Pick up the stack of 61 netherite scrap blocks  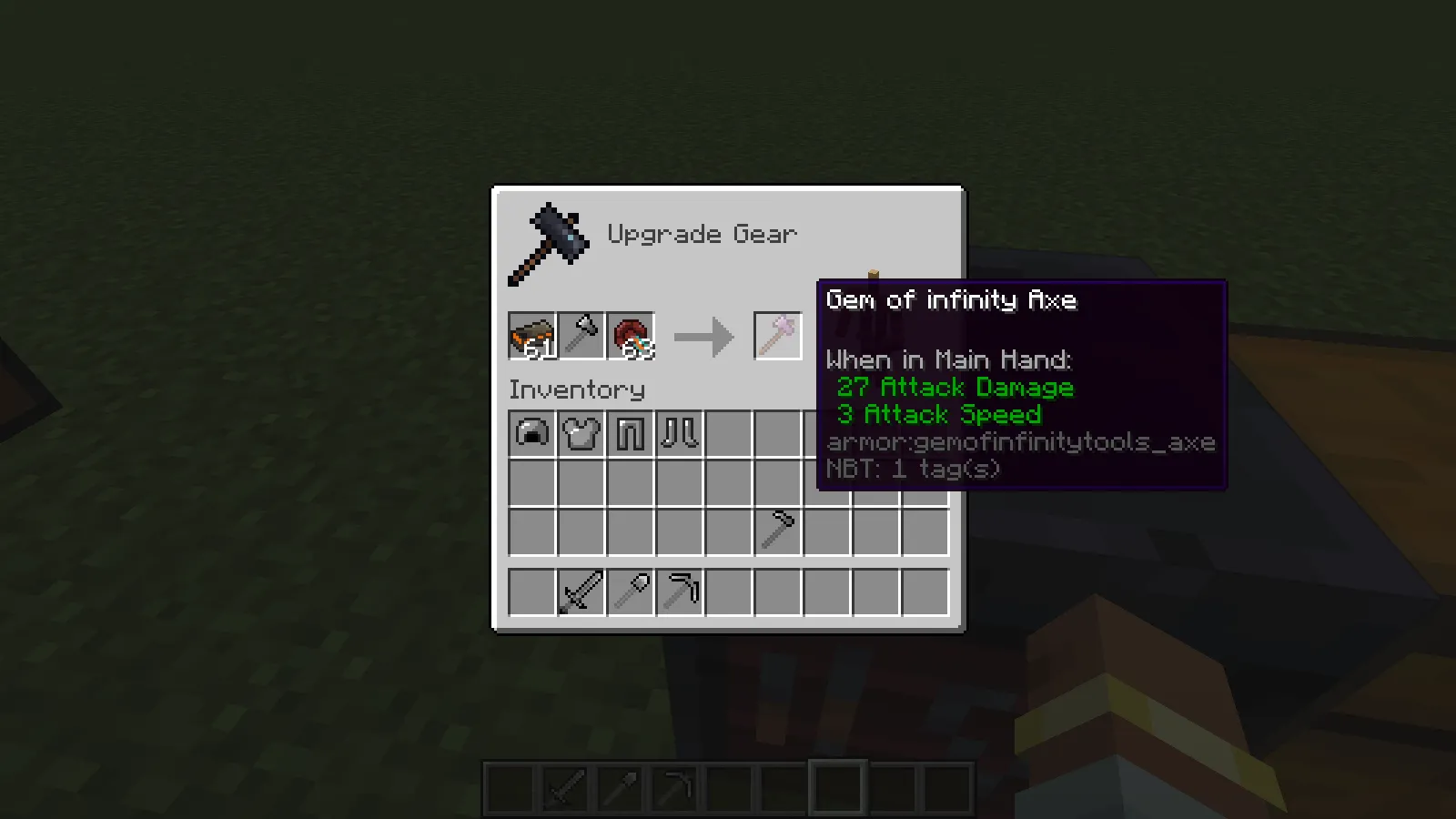point(532,336)
